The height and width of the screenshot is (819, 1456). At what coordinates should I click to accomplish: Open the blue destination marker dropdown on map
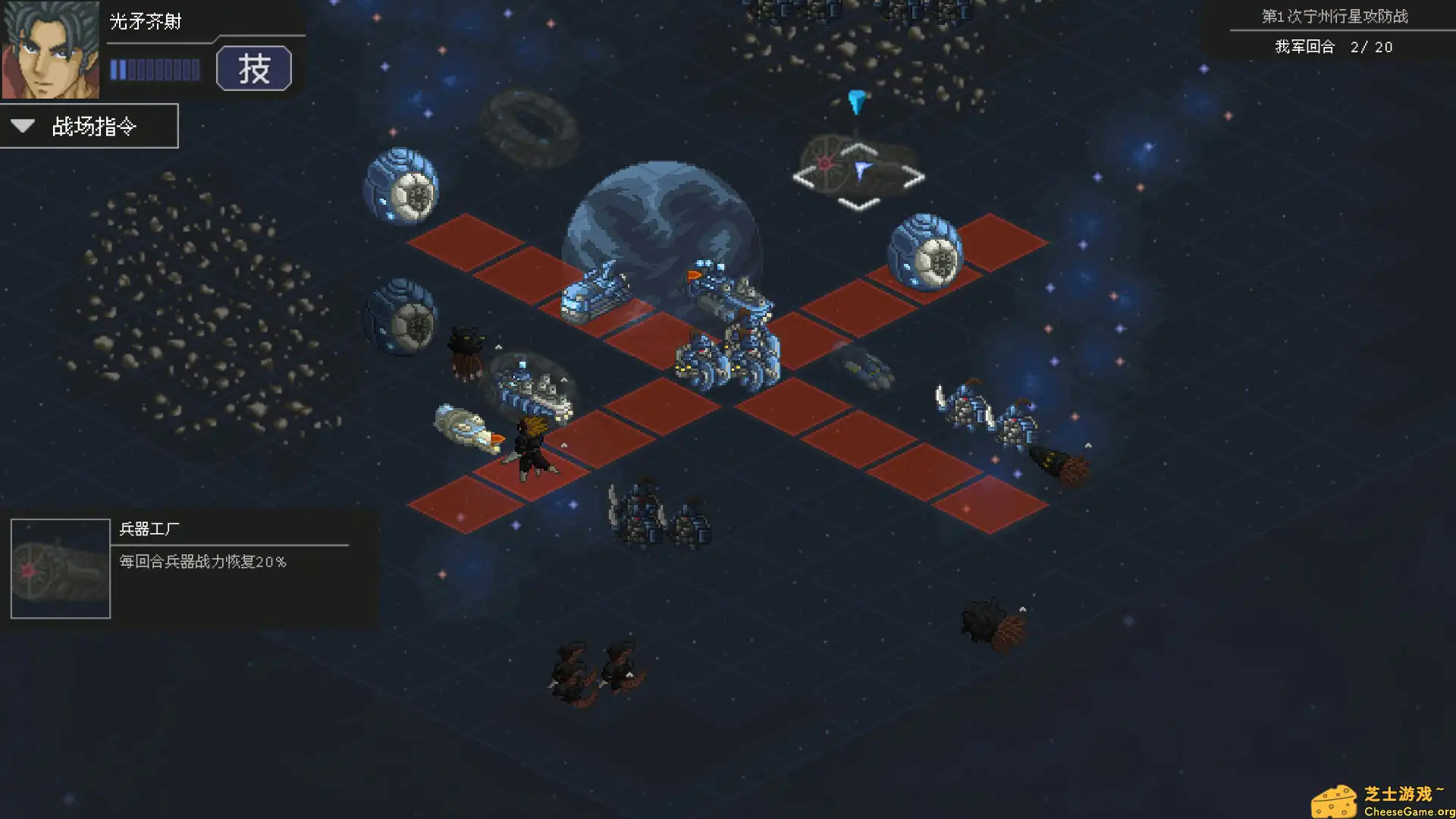(x=857, y=102)
